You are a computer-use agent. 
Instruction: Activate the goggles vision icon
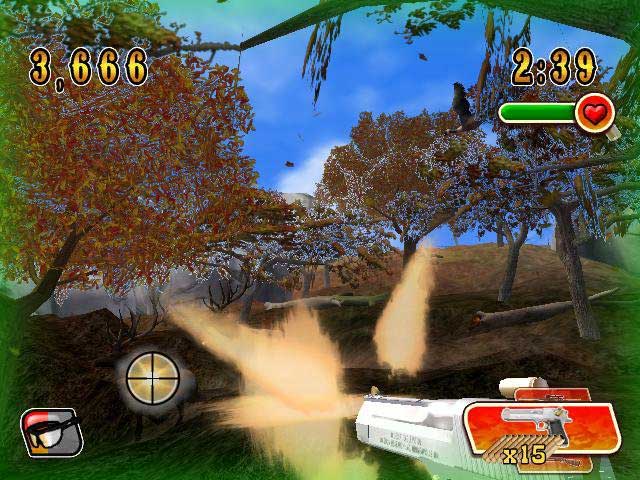point(51,431)
